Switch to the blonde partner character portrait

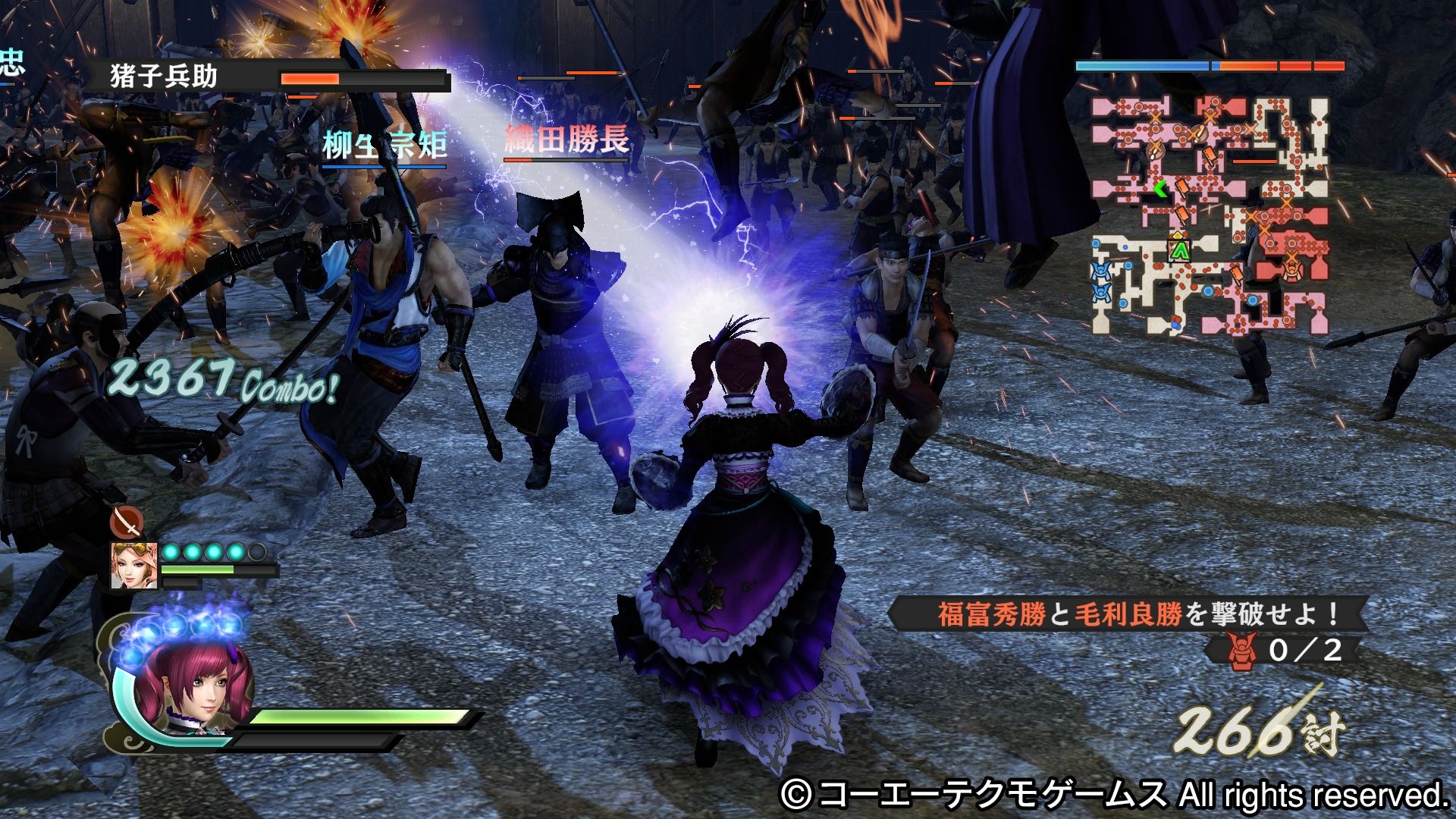click(134, 565)
